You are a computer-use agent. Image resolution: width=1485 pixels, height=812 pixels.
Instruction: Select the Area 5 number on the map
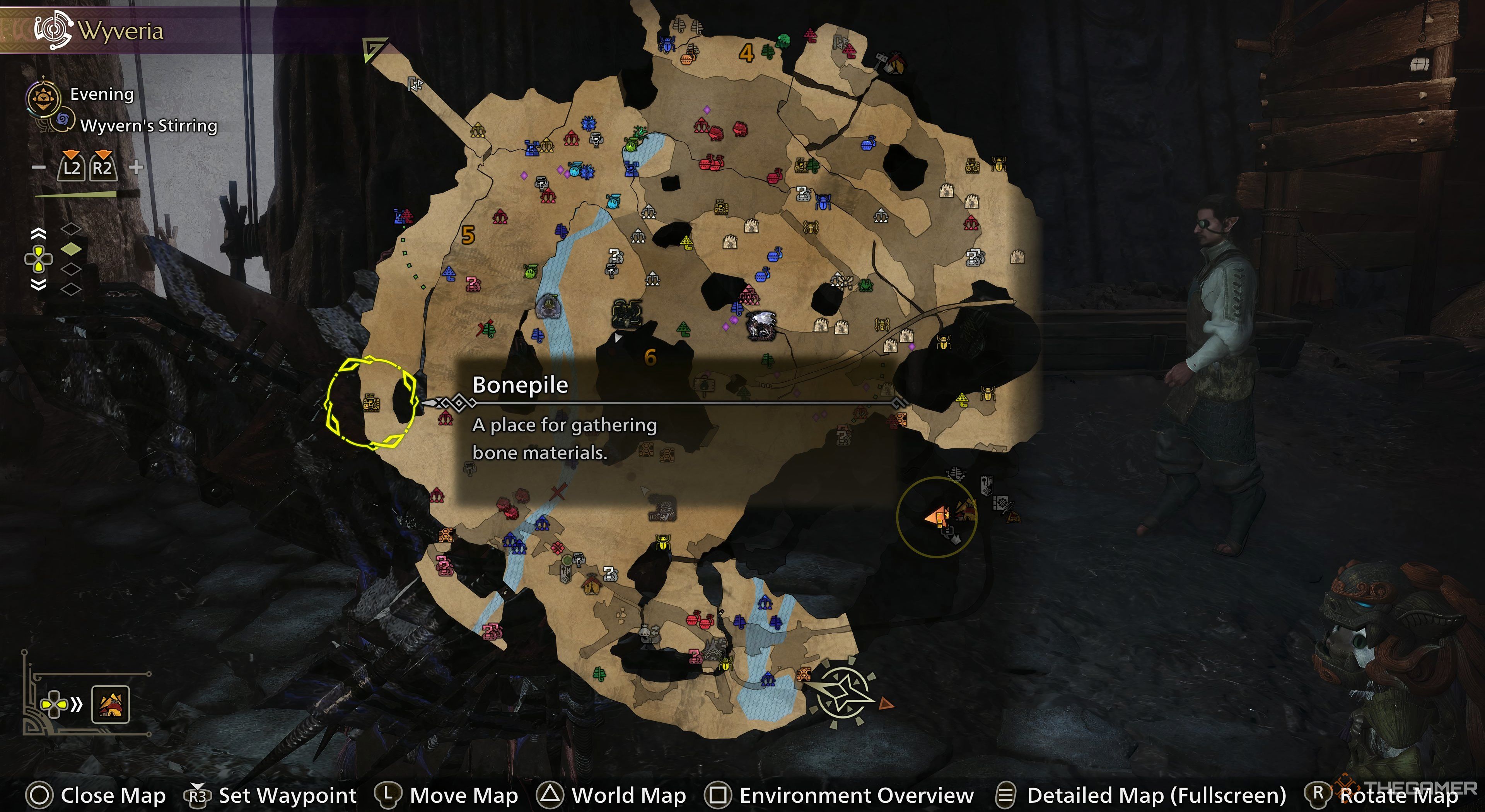pos(468,235)
